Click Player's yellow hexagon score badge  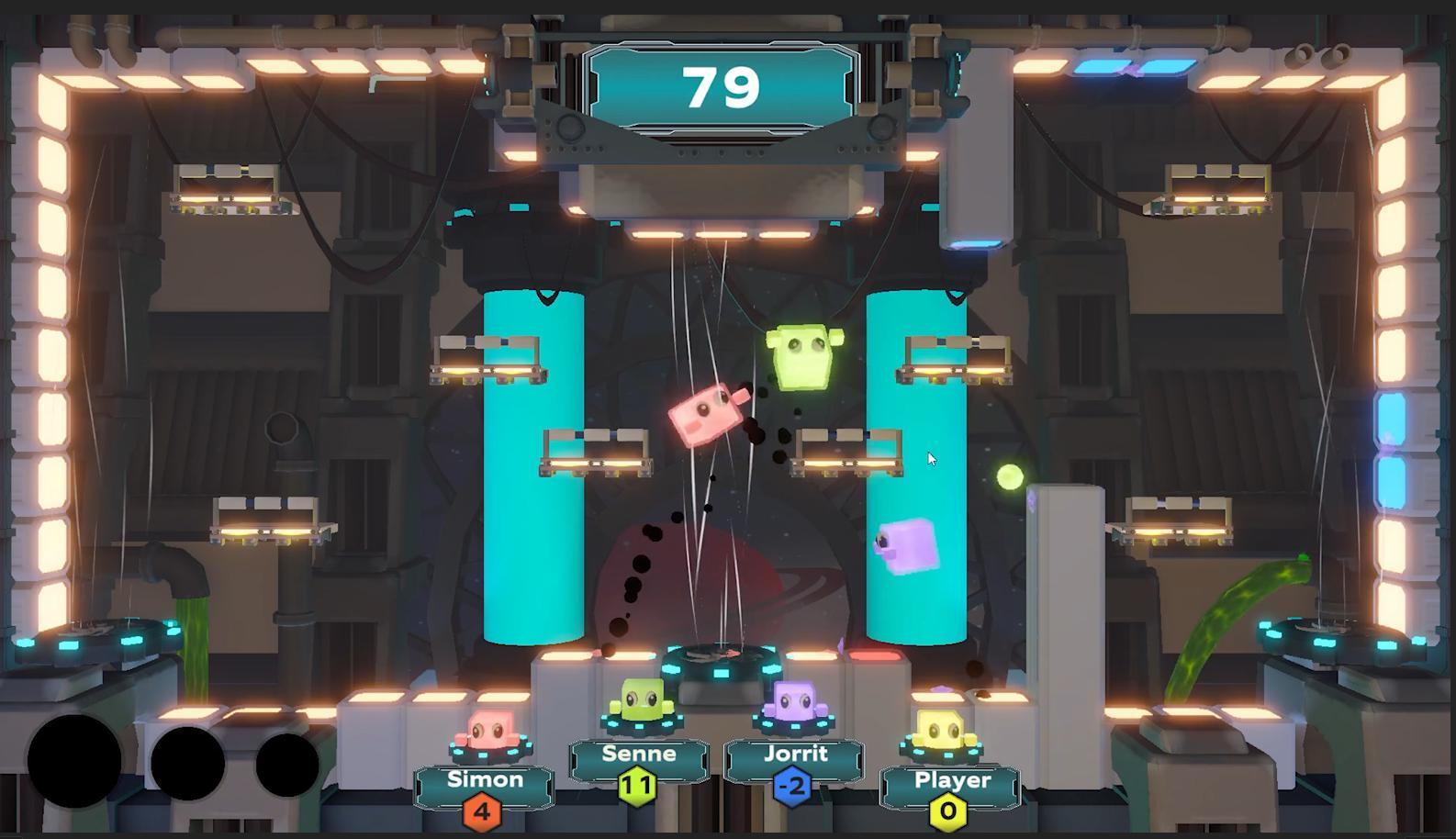pos(950,813)
